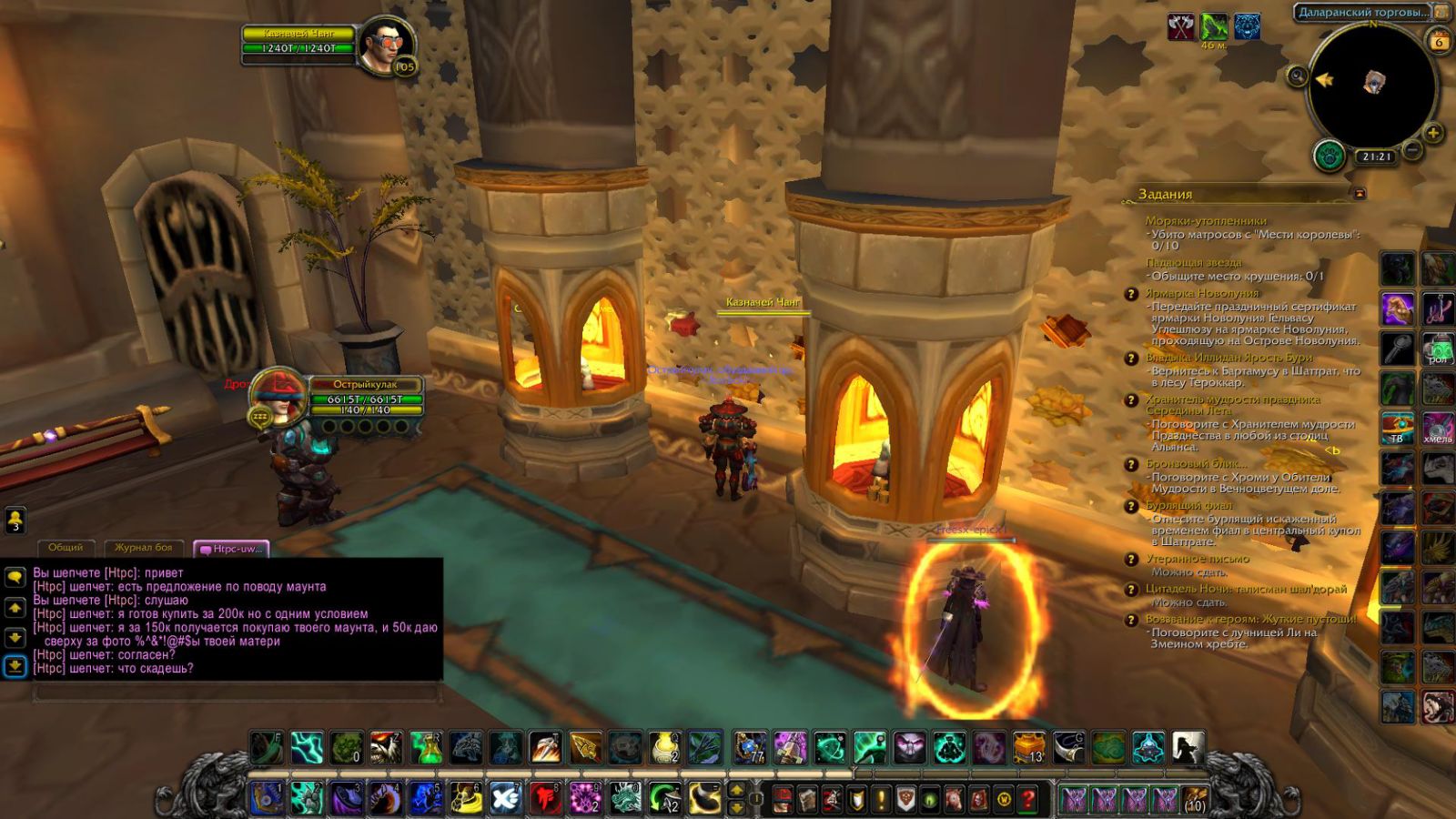Click the crossed axes buff icon
The height and width of the screenshot is (819, 1456).
1181,28
